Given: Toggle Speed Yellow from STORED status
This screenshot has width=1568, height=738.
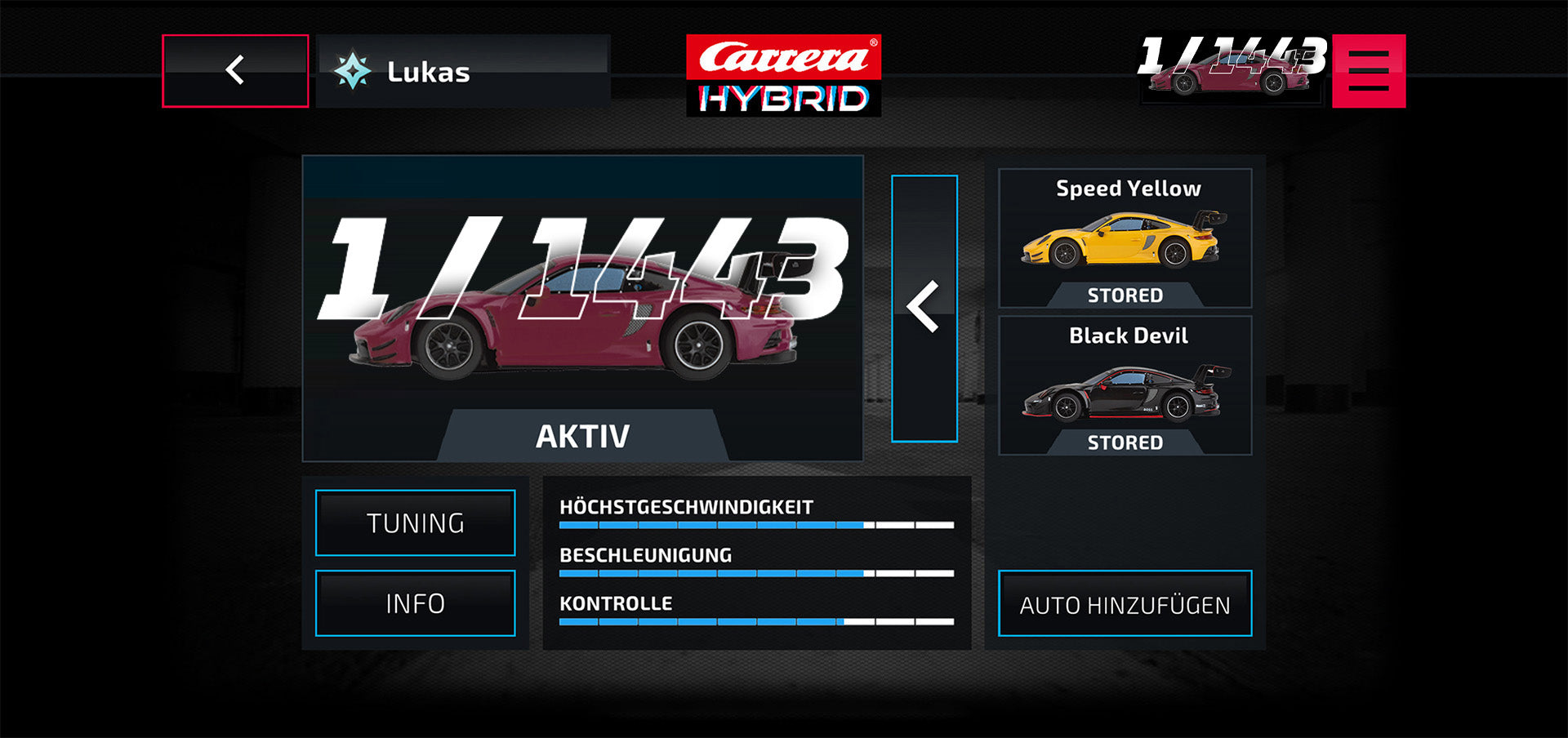Looking at the screenshot, I should [1124, 295].
